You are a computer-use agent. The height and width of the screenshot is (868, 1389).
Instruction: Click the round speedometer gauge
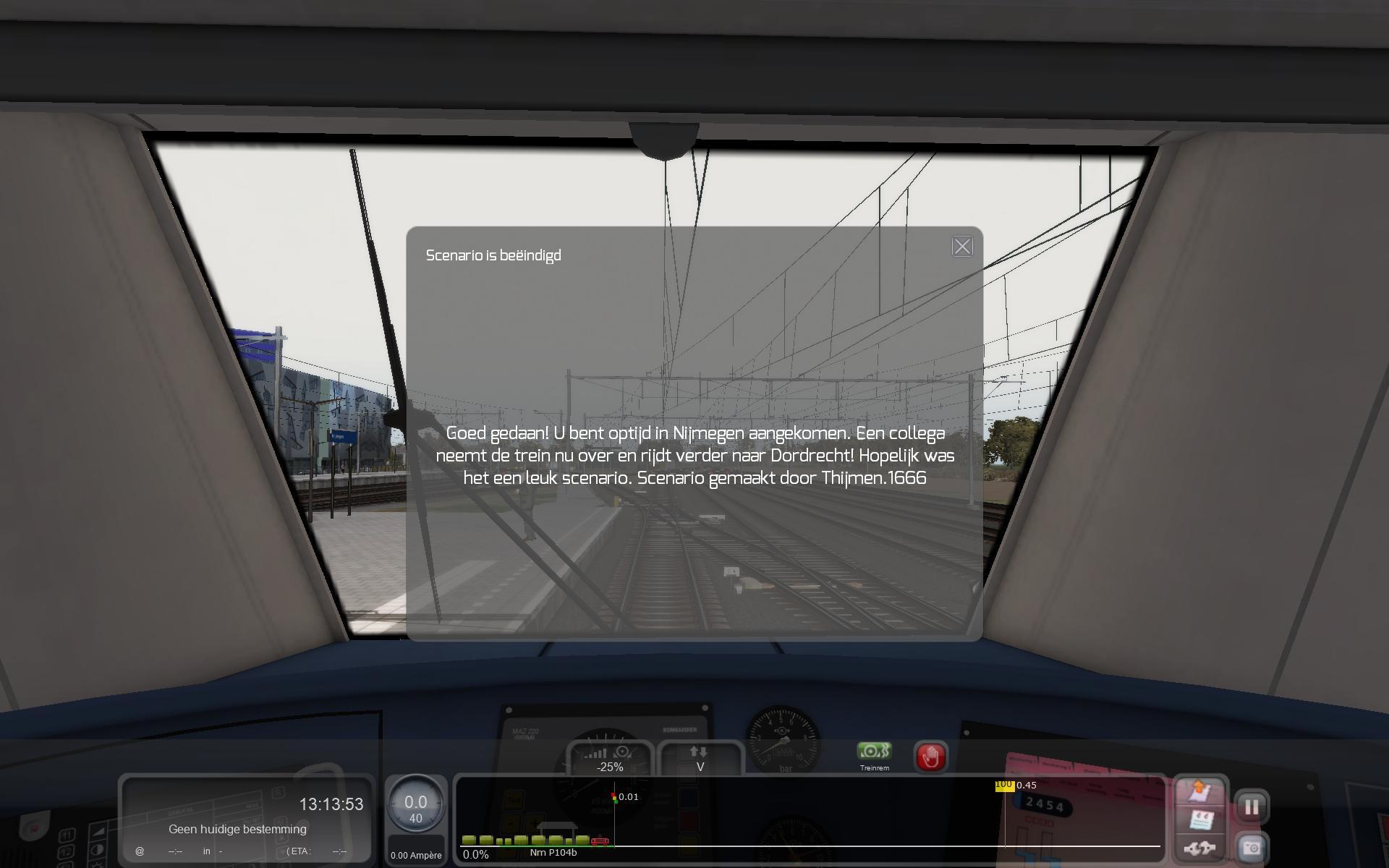(415, 805)
